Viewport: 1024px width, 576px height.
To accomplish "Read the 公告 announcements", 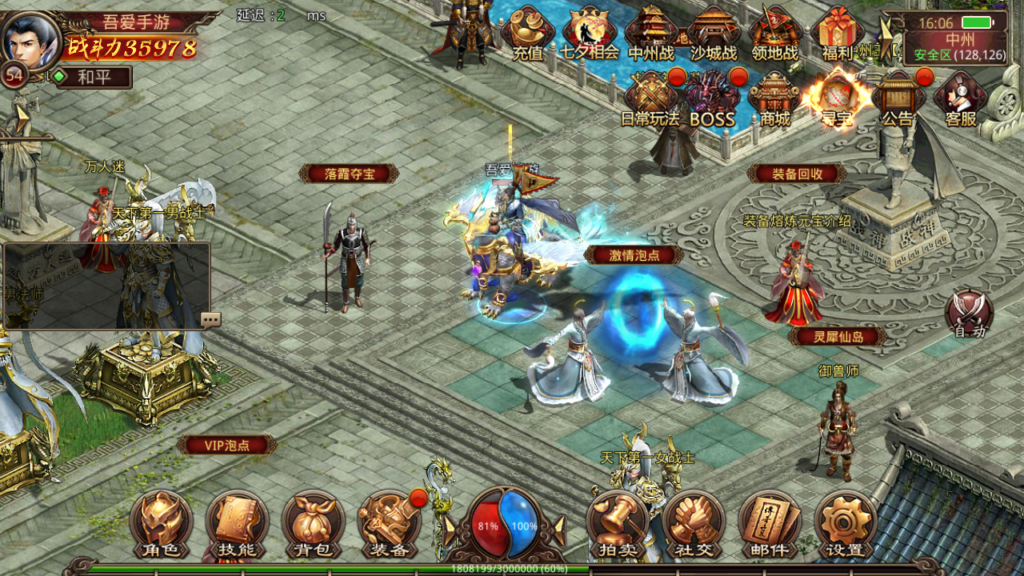I will [x=898, y=98].
